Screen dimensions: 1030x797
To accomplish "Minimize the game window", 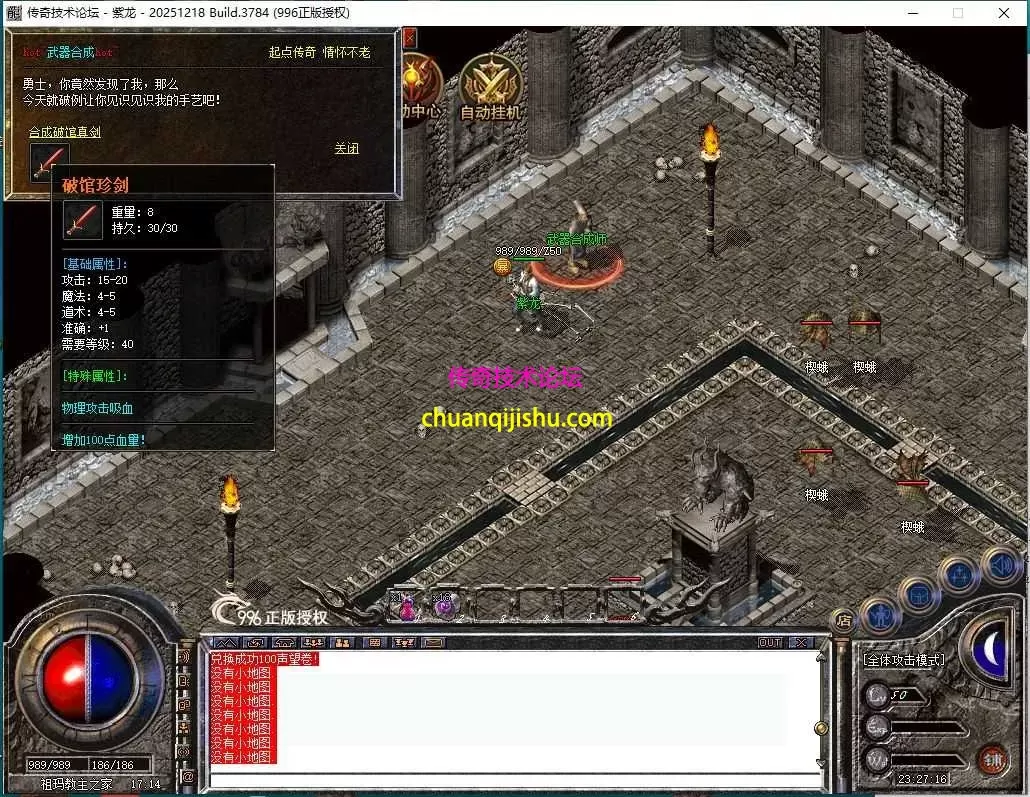I will pyautogui.click(x=911, y=13).
